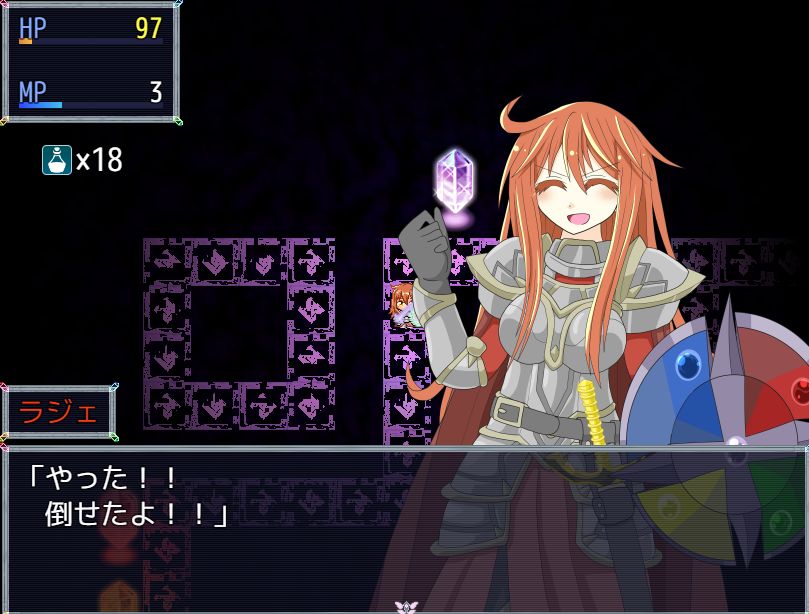Click the butterfly continue indicator

coord(404,606)
